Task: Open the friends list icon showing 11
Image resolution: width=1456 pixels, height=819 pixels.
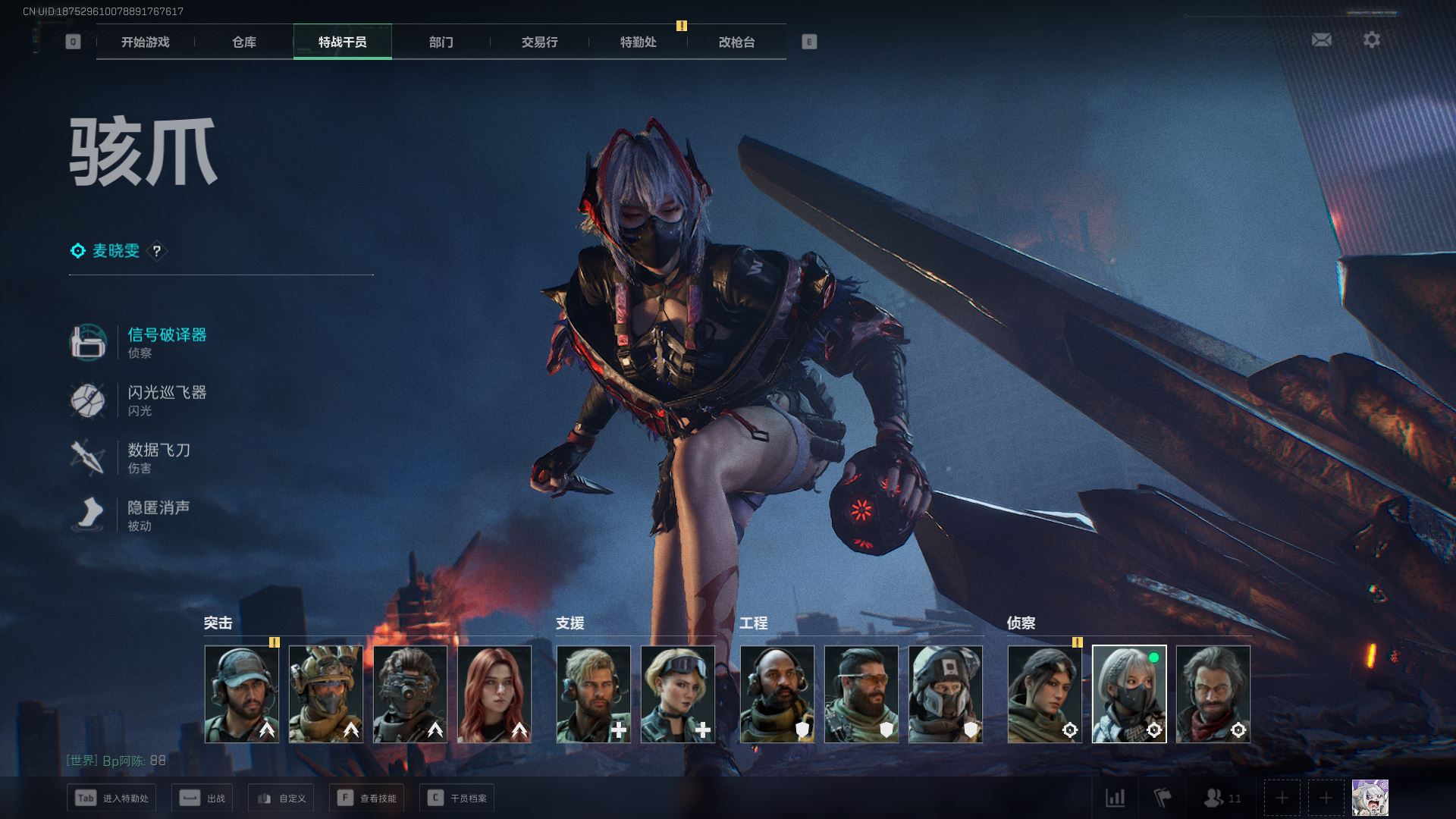Action: coord(1222,798)
